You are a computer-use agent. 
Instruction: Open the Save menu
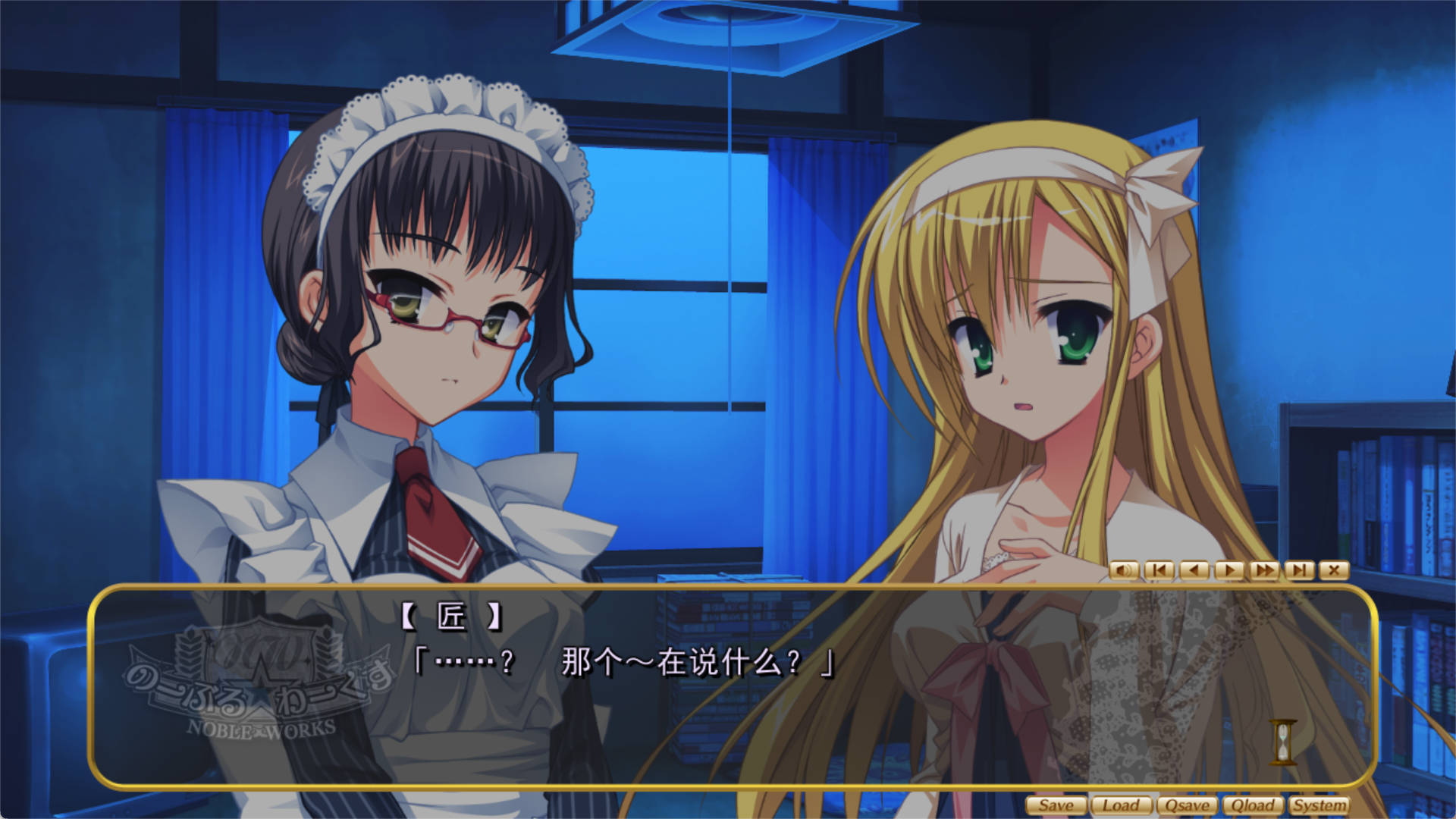tap(1056, 805)
